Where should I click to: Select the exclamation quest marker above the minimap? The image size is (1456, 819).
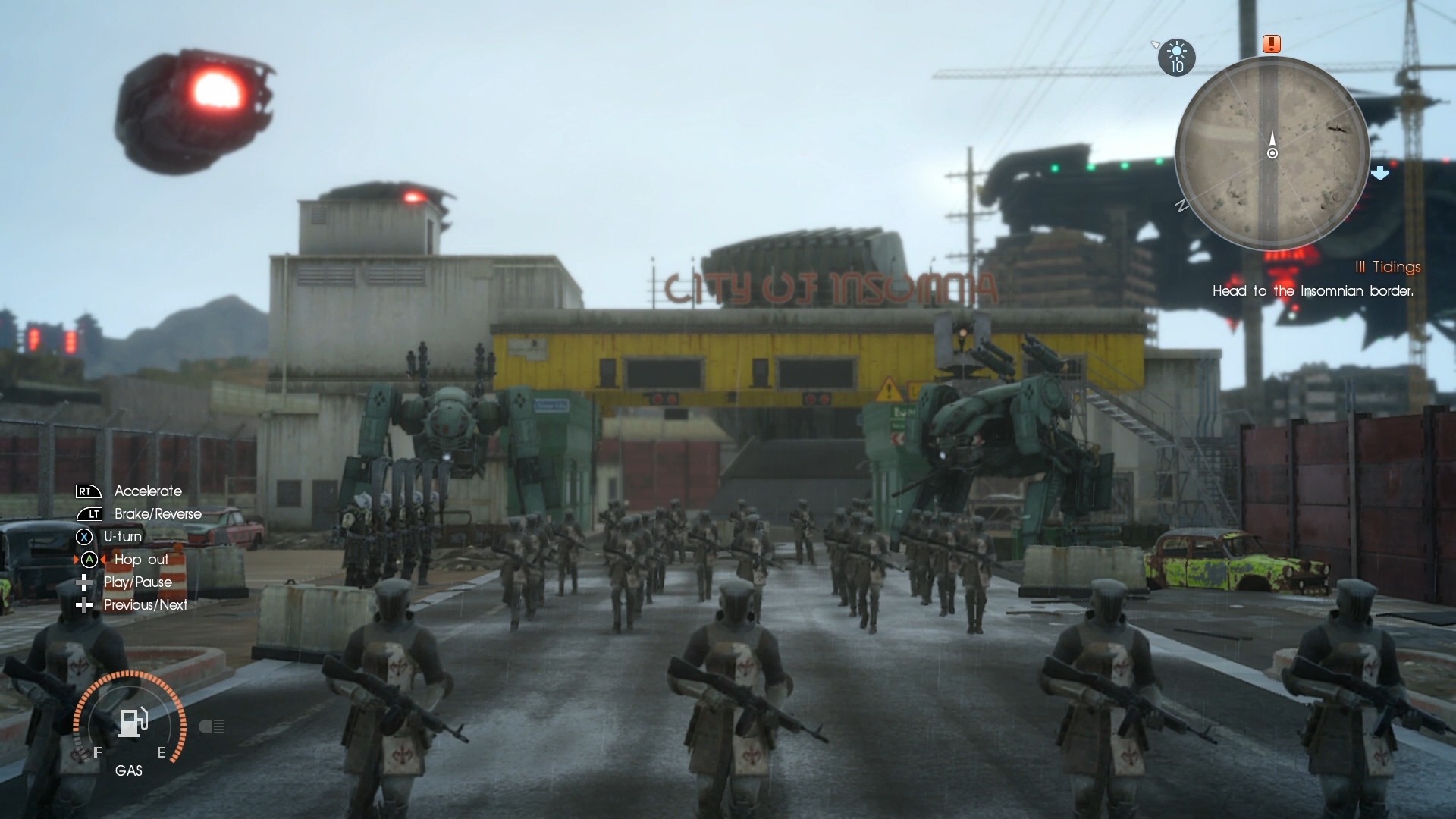coord(1272,44)
